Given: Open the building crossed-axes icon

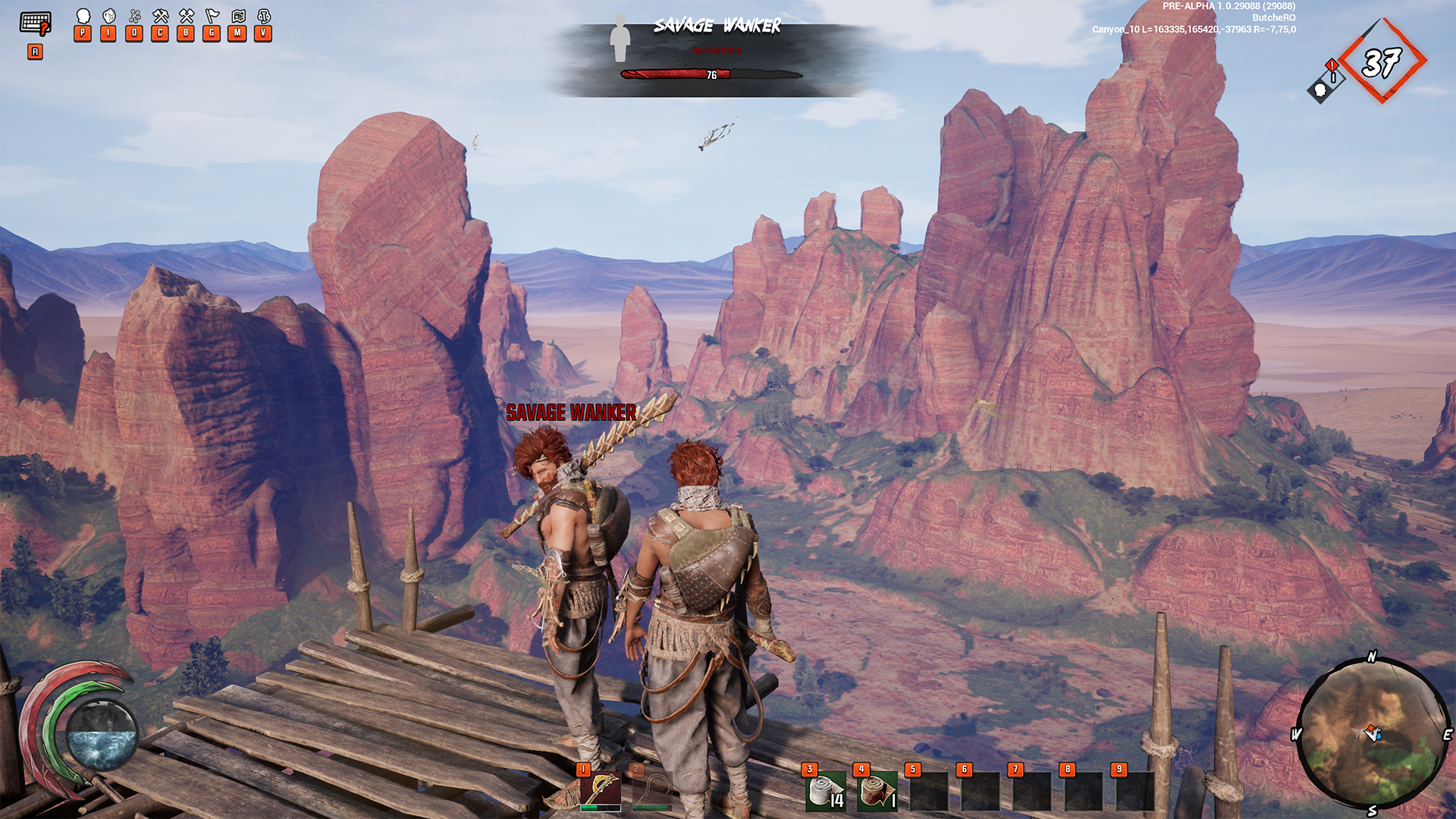Looking at the screenshot, I should pos(186,17).
